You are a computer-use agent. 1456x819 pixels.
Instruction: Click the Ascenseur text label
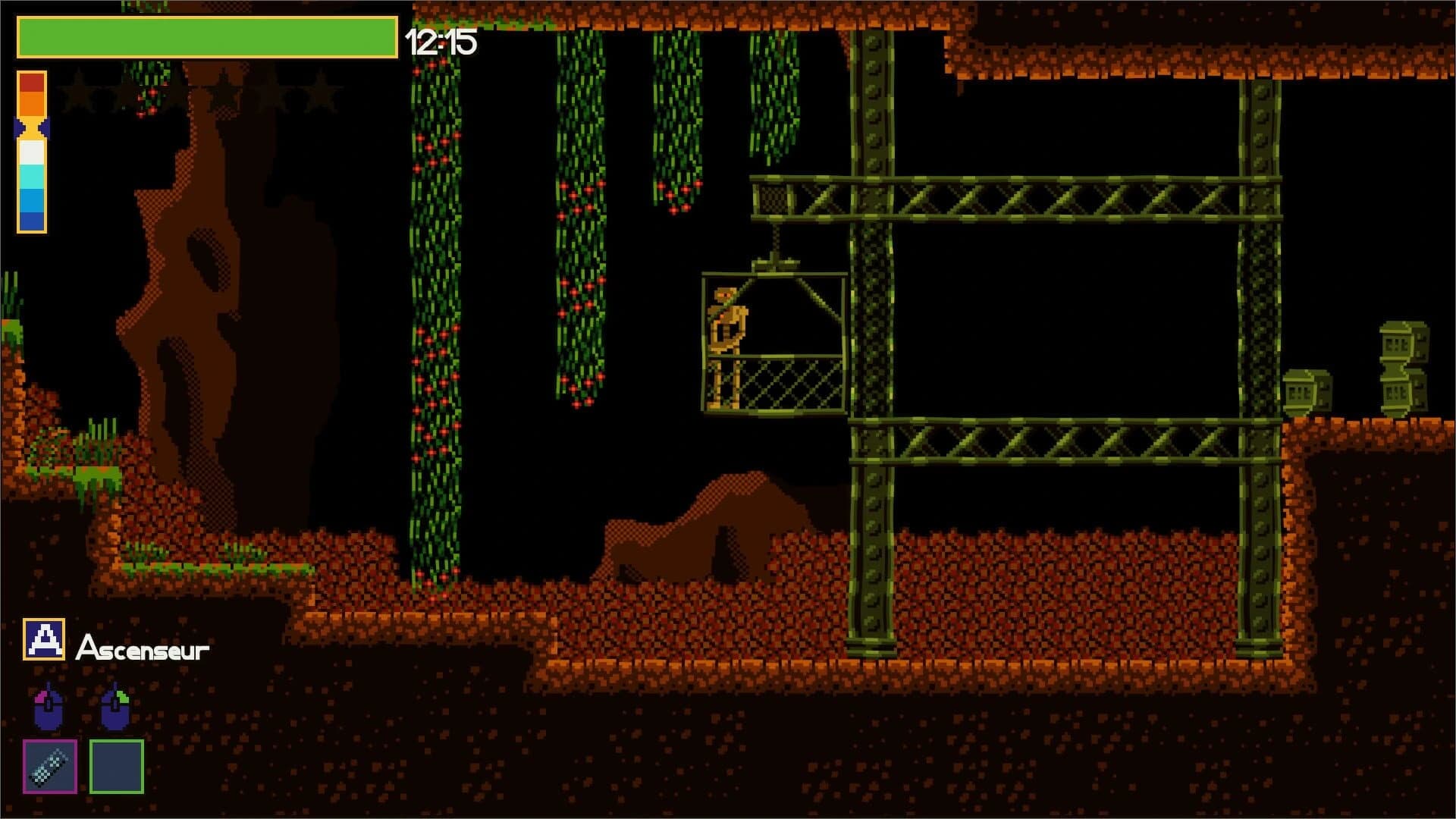pos(144,648)
